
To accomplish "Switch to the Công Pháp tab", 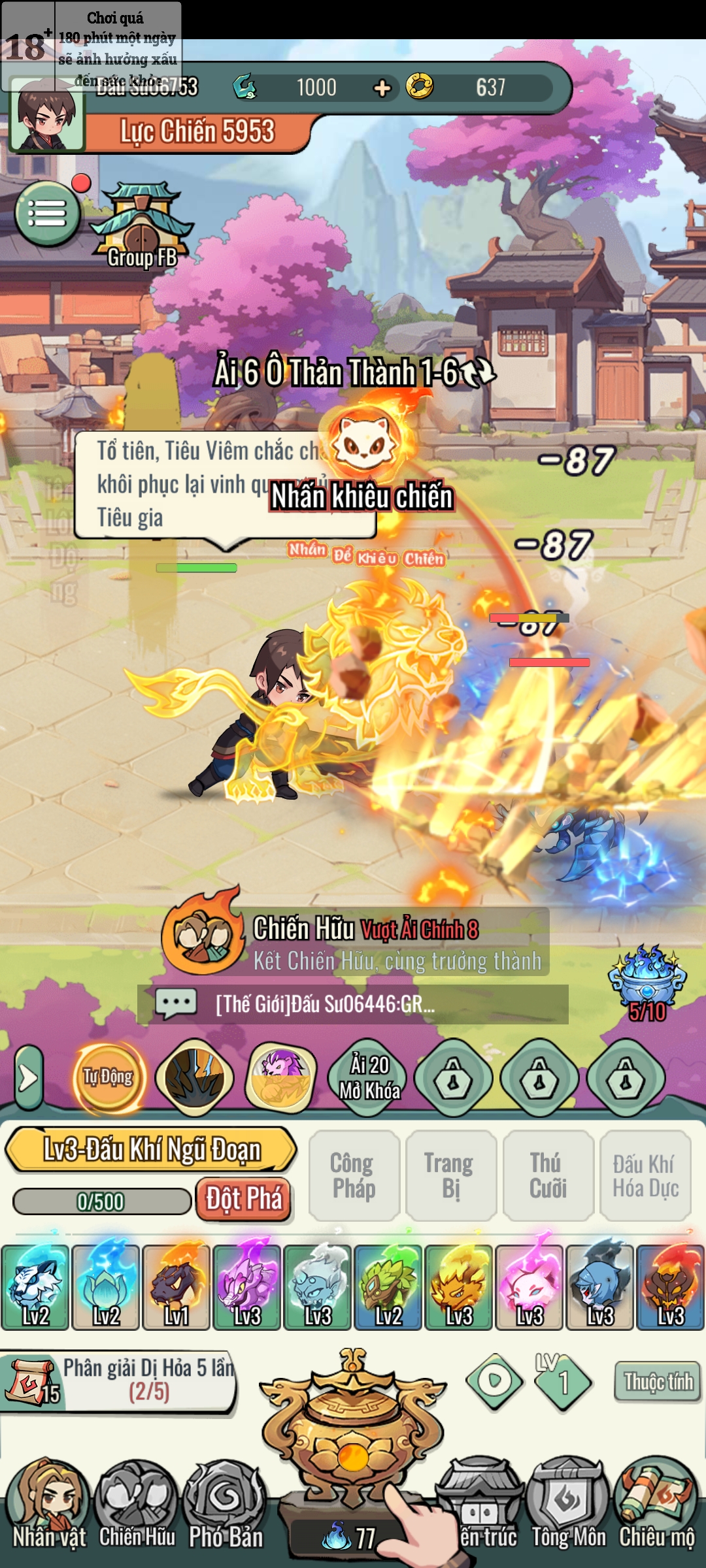I will [x=354, y=1175].
